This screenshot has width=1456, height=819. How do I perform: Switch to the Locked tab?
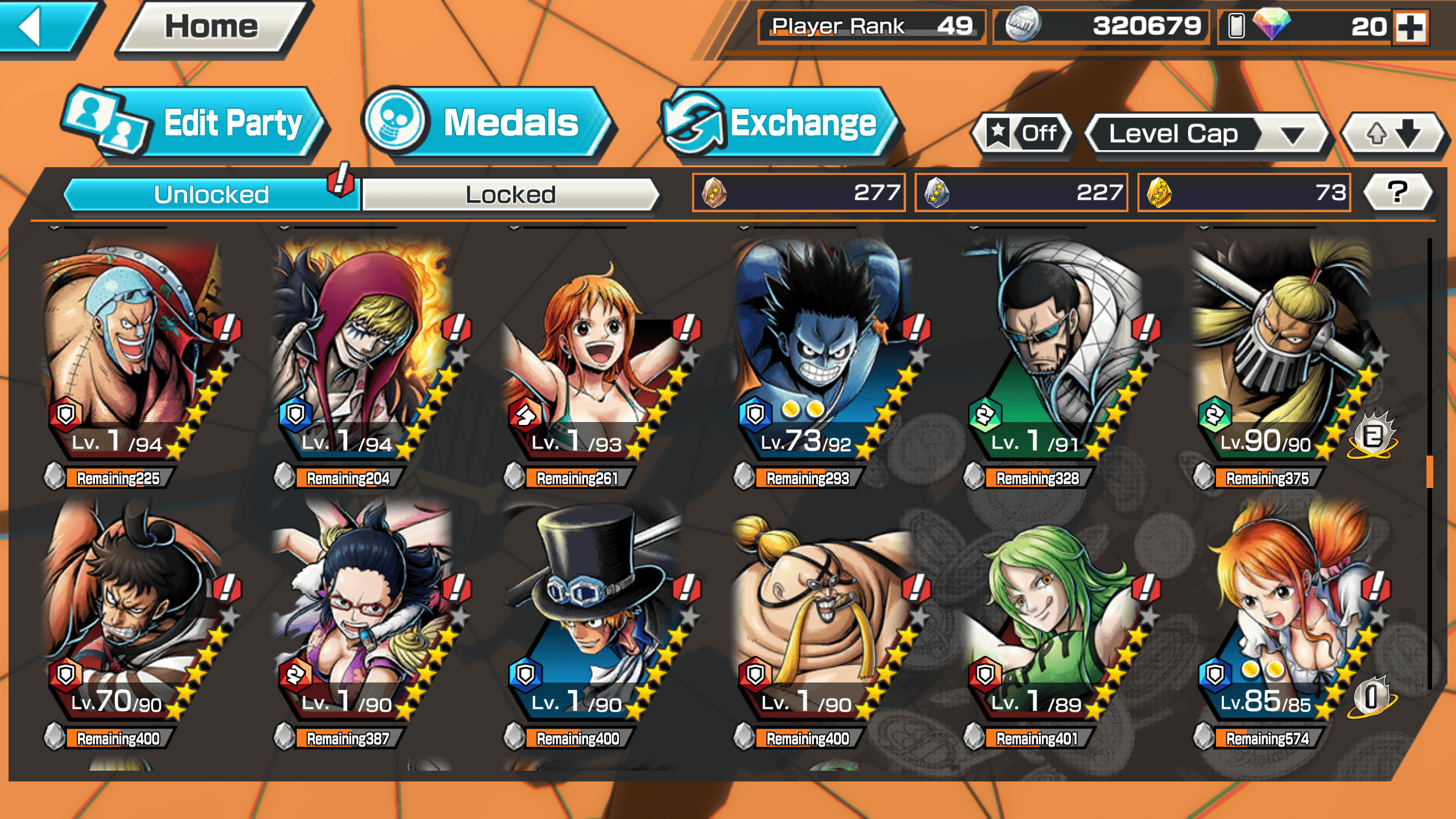point(510,195)
